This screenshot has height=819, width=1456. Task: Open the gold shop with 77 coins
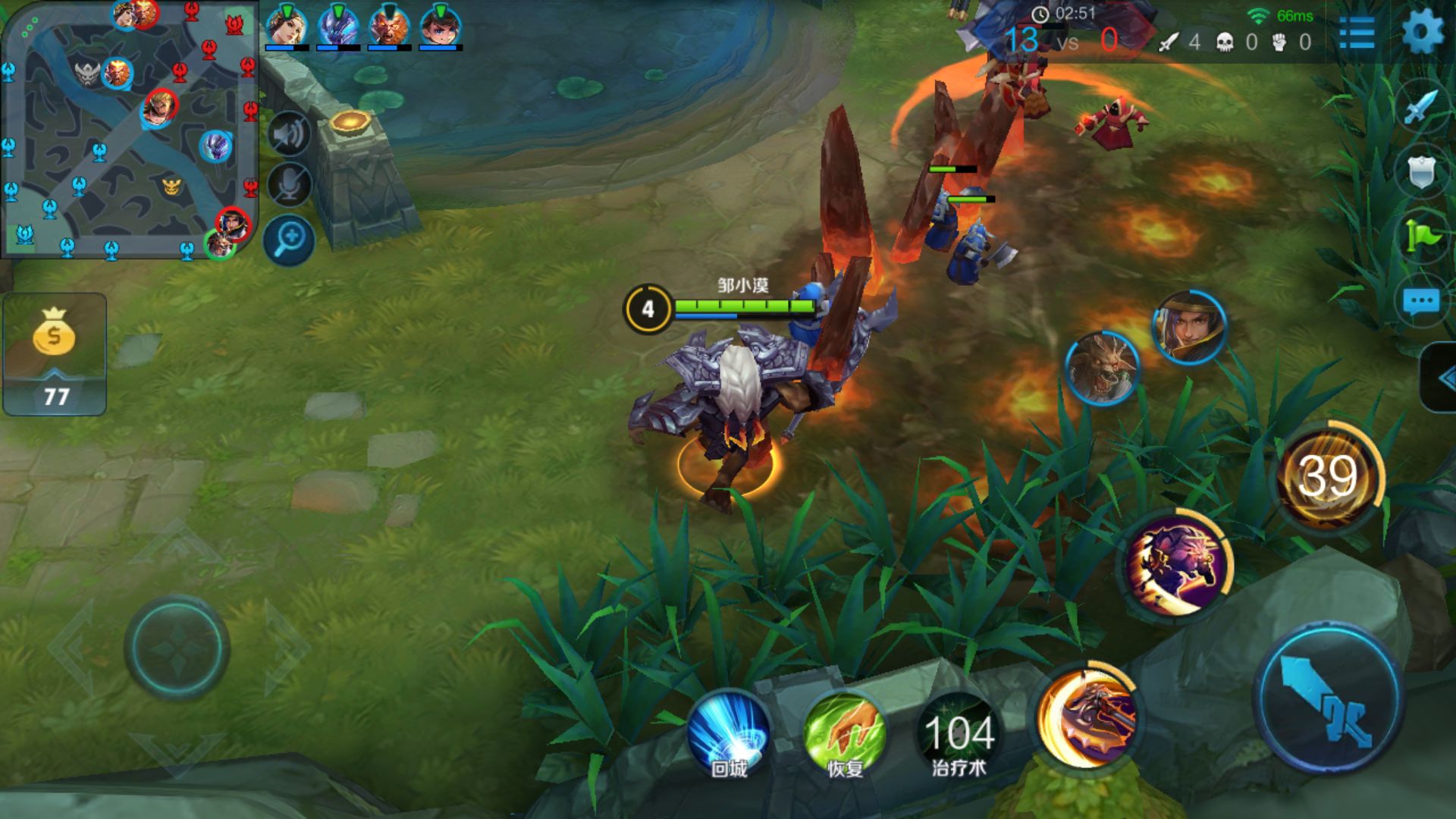(x=55, y=354)
